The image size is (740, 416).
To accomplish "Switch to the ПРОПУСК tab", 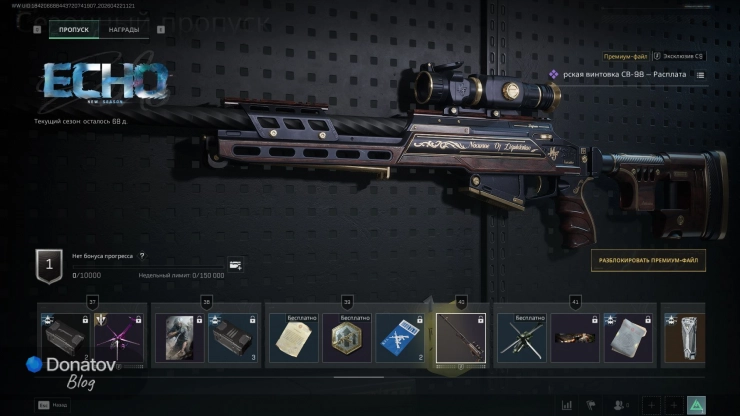I will pos(73,30).
